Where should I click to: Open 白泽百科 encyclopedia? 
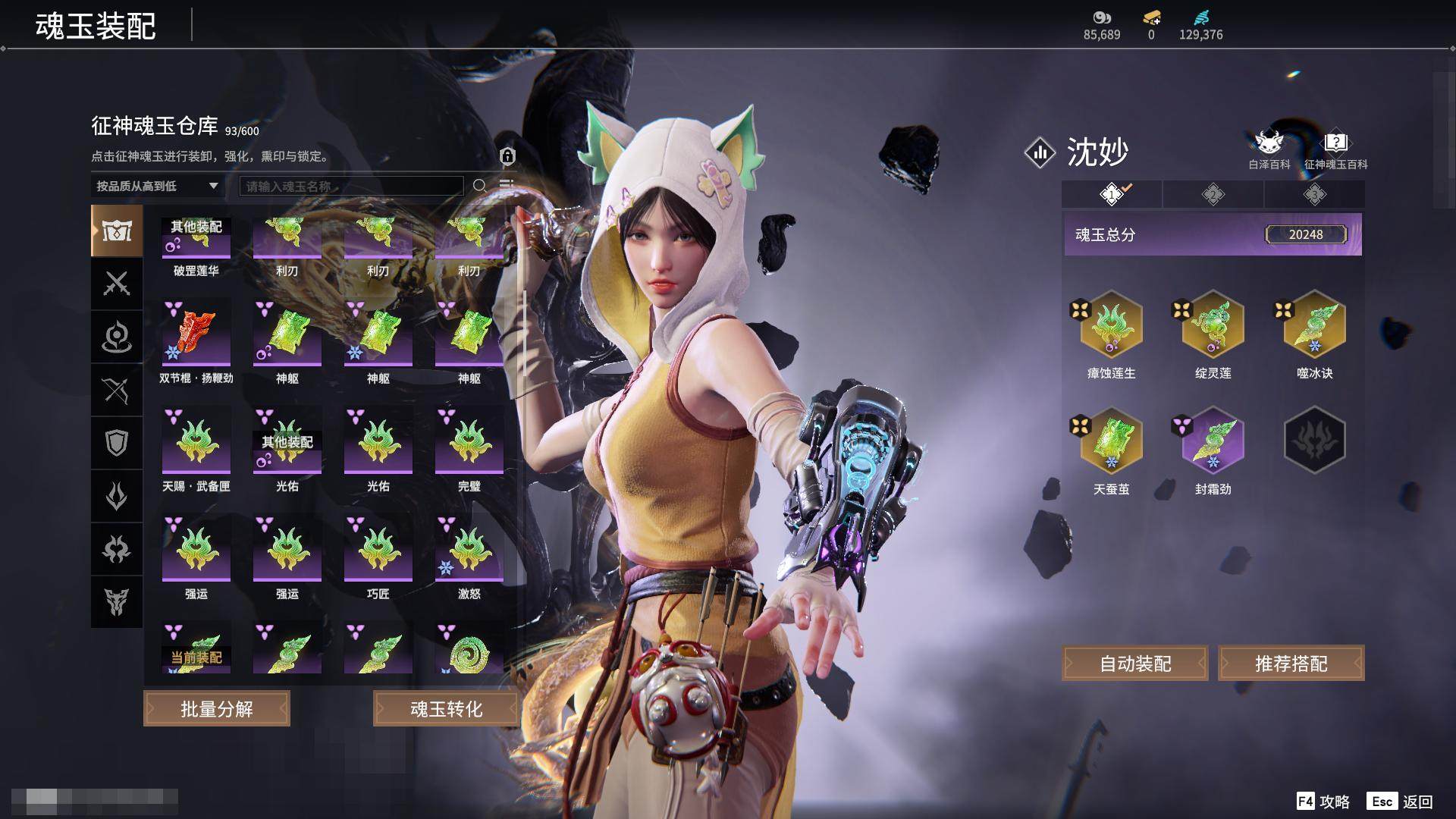[1269, 149]
